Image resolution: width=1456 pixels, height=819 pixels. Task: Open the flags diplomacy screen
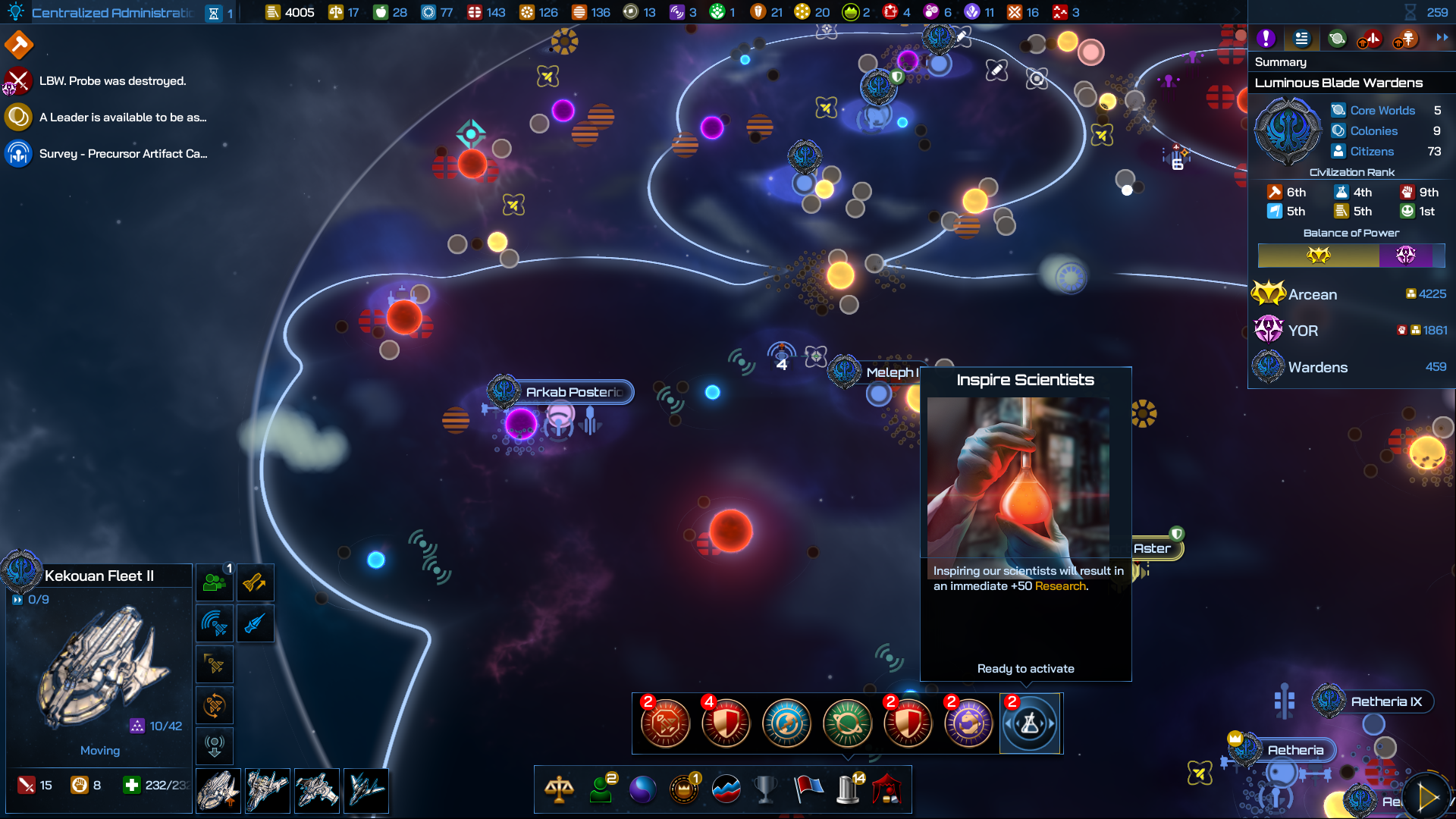pos(808,789)
